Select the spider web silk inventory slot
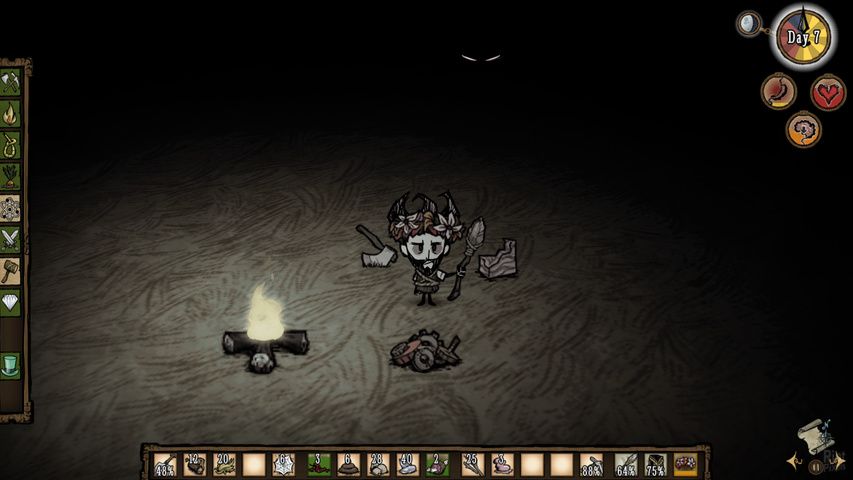Image resolution: width=853 pixels, height=480 pixels. [x=283, y=464]
